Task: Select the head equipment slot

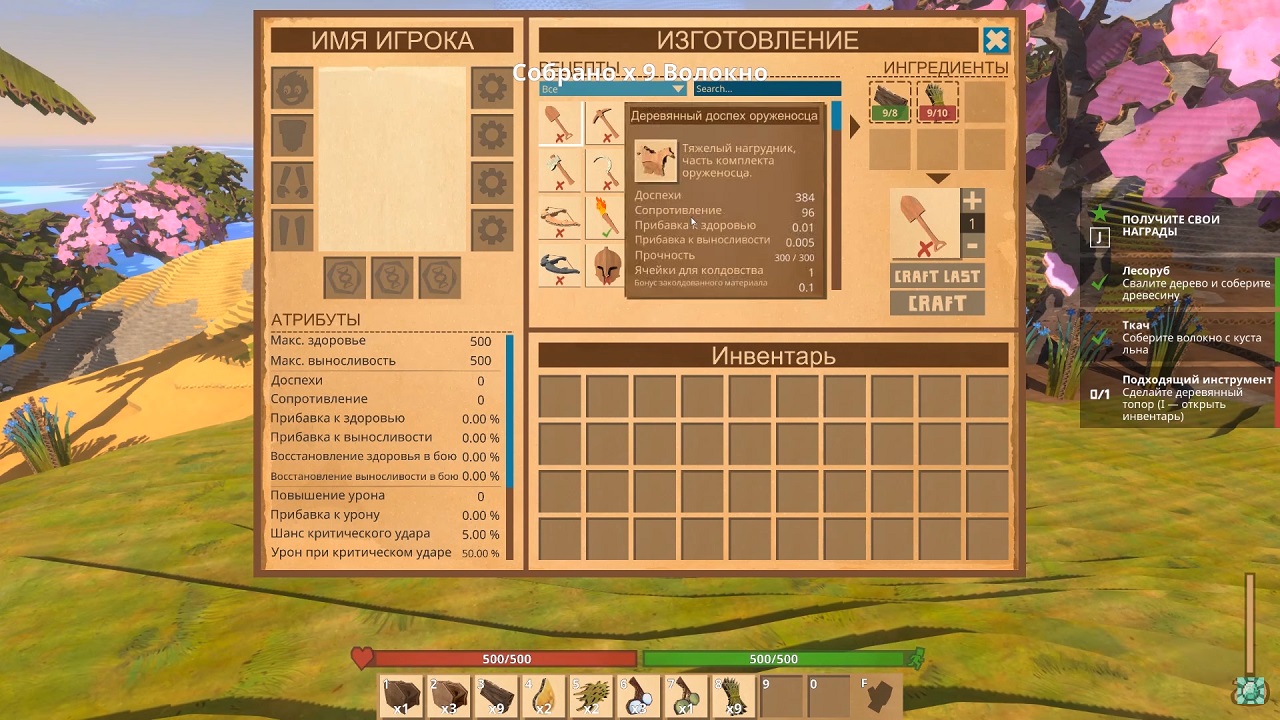Action: pos(292,88)
